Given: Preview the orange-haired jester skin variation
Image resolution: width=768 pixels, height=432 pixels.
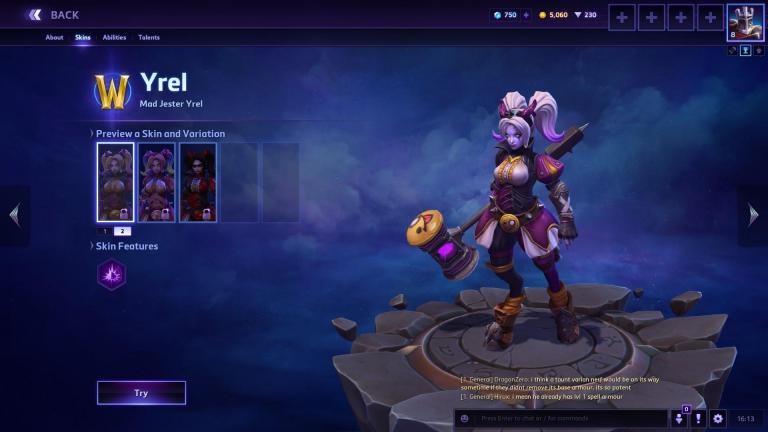Looking at the screenshot, I should [x=115, y=182].
